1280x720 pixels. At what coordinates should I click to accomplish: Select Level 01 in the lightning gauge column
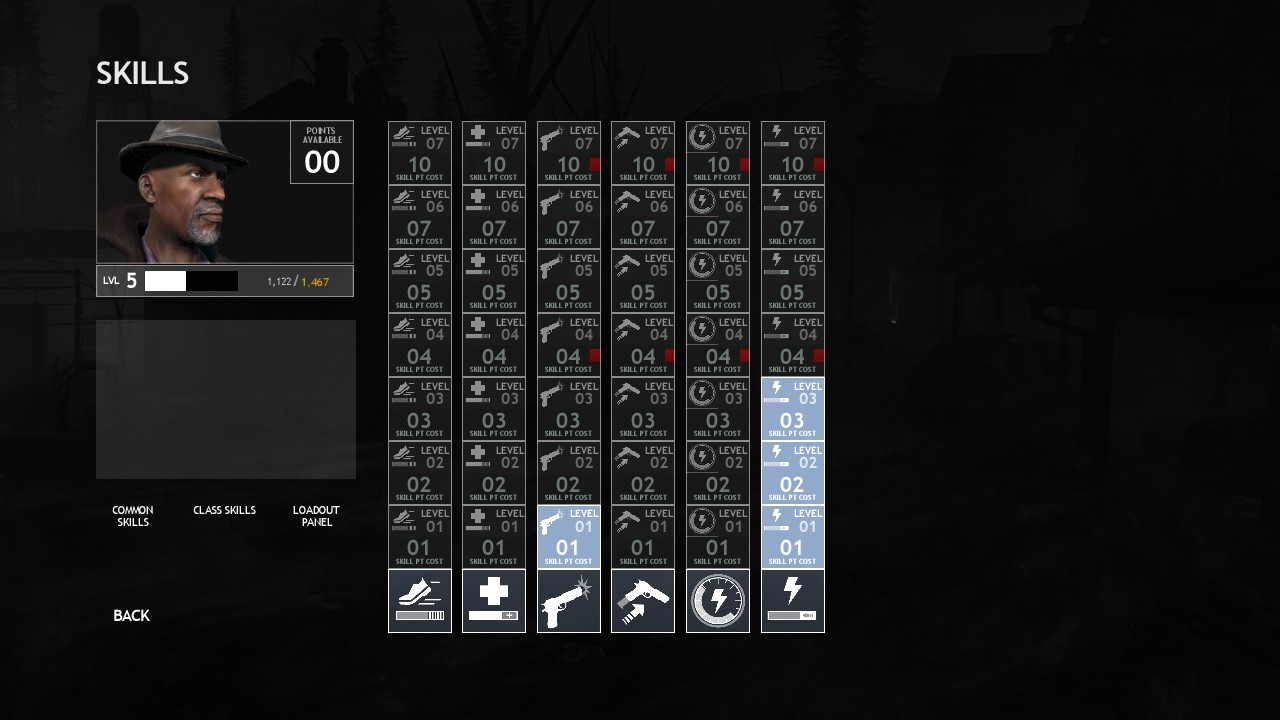718,537
